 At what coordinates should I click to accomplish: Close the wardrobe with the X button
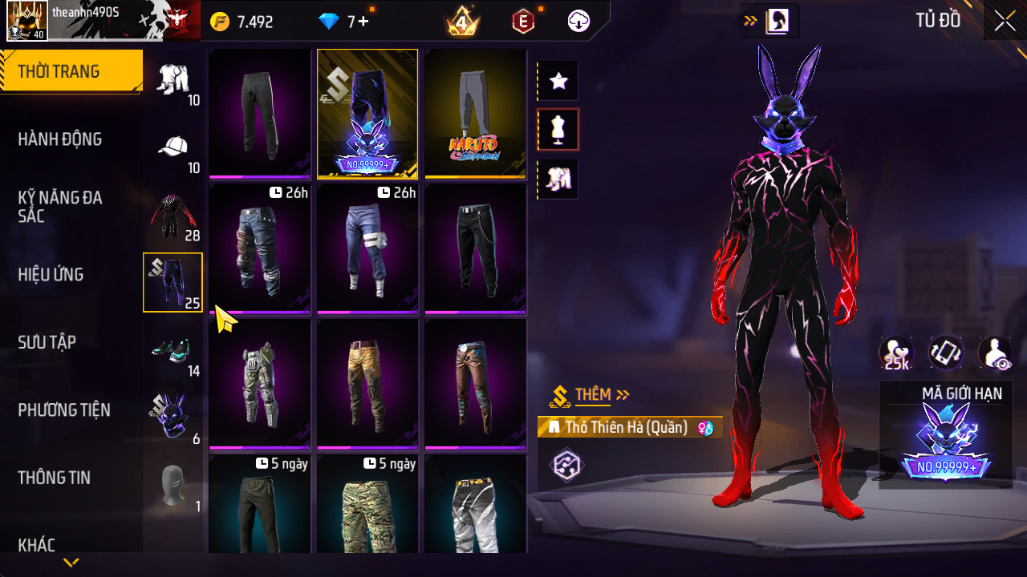[x=1004, y=21]
